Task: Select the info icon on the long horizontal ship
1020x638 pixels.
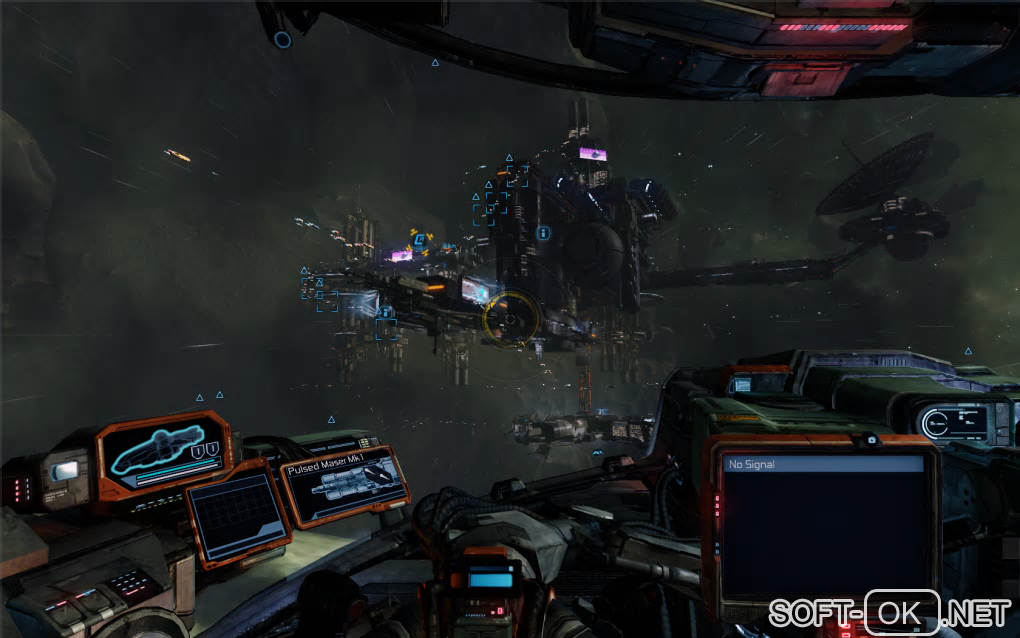Action: pos(386,311)
